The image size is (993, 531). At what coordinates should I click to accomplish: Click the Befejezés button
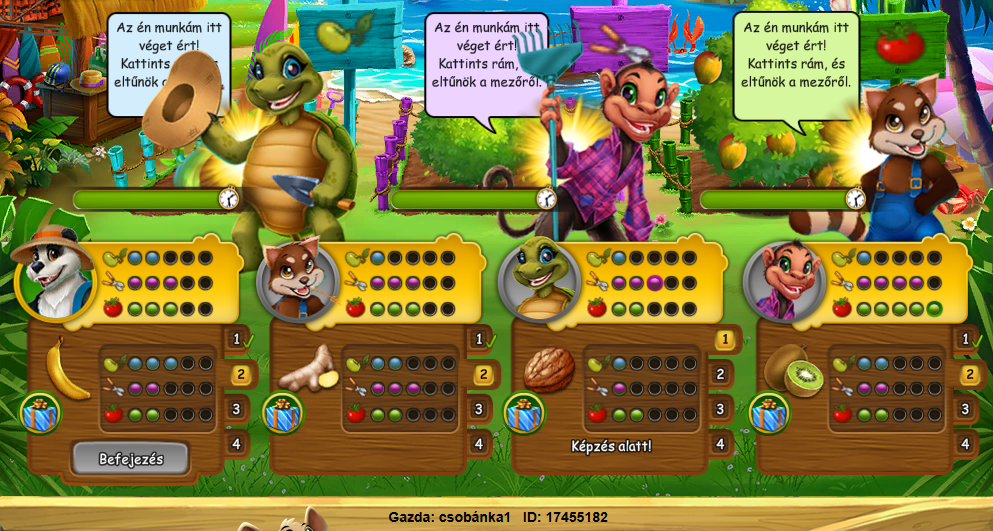point(130,459)
